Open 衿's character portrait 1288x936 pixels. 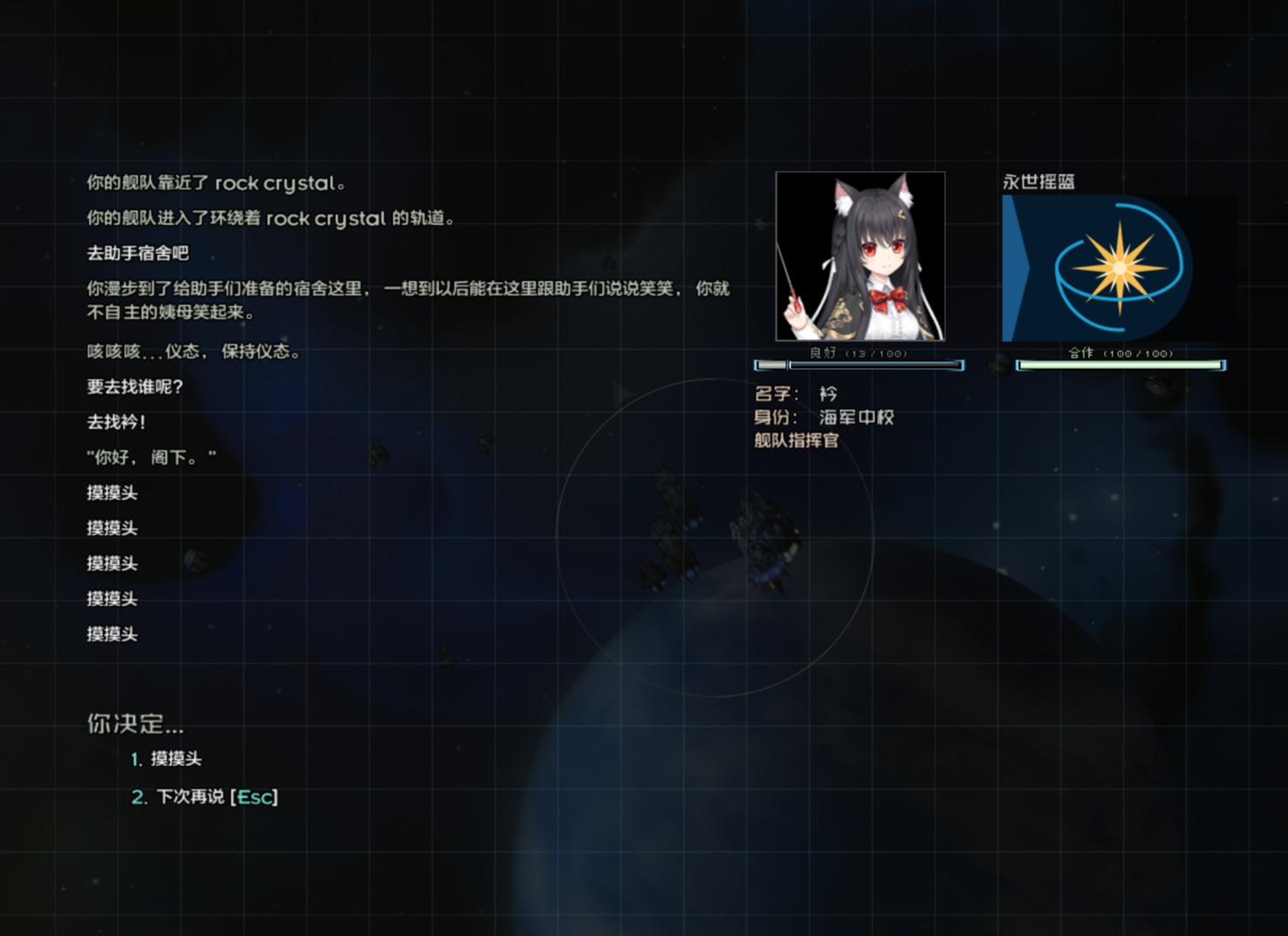pyautogui.click(x=860, y=257)
